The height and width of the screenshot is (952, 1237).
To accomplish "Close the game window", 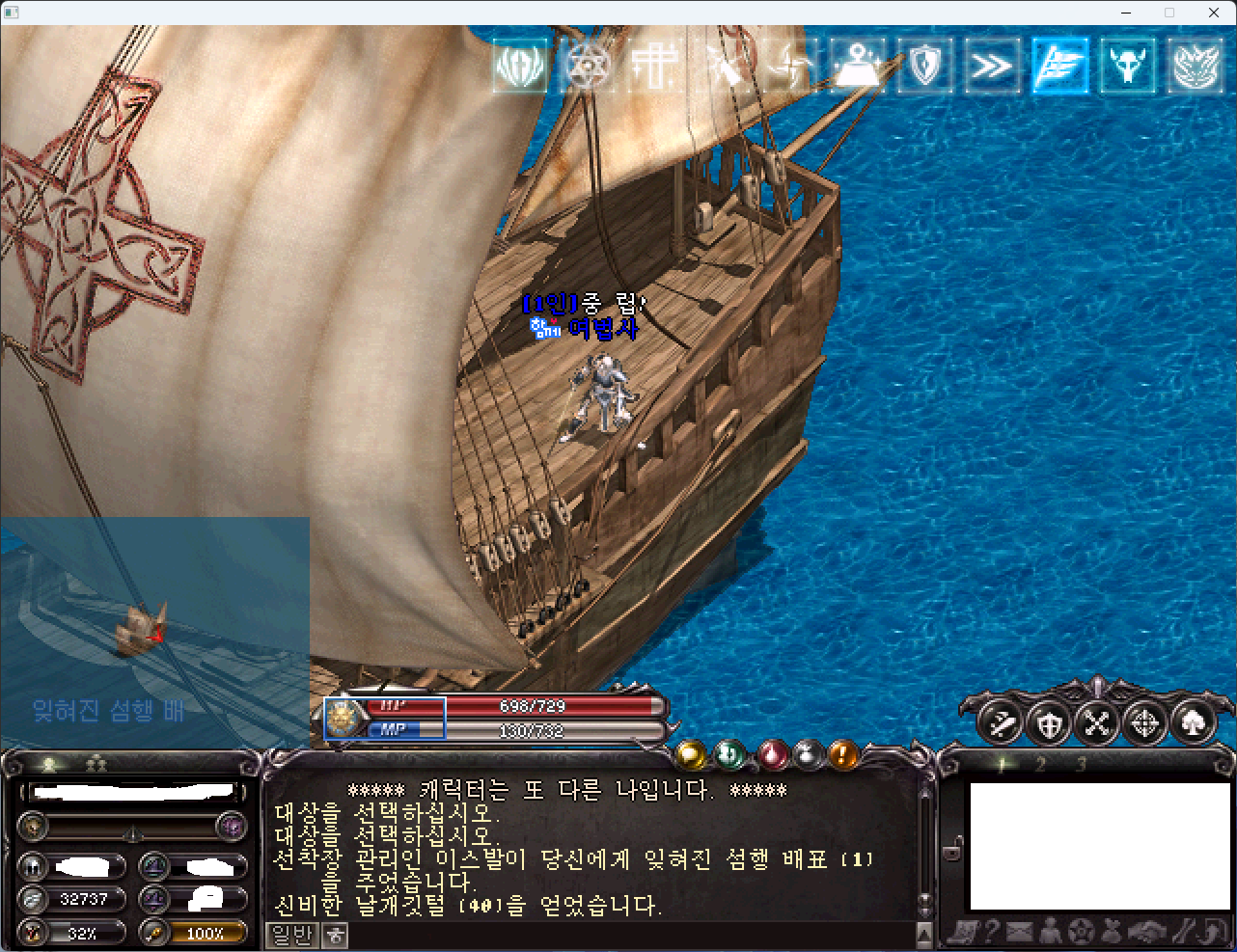I will [1214, 13].
